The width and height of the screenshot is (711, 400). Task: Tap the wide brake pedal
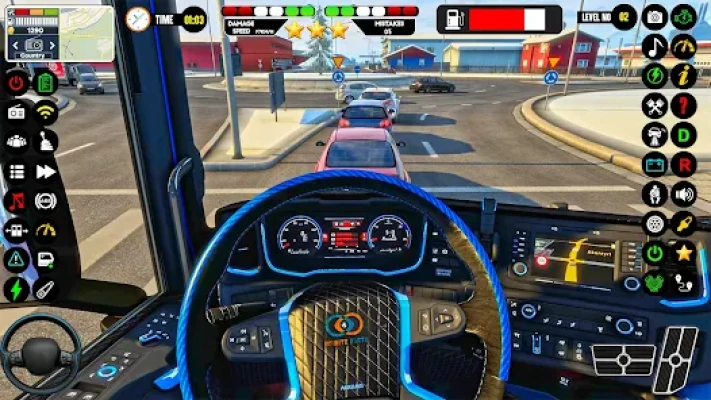[623, 360]
